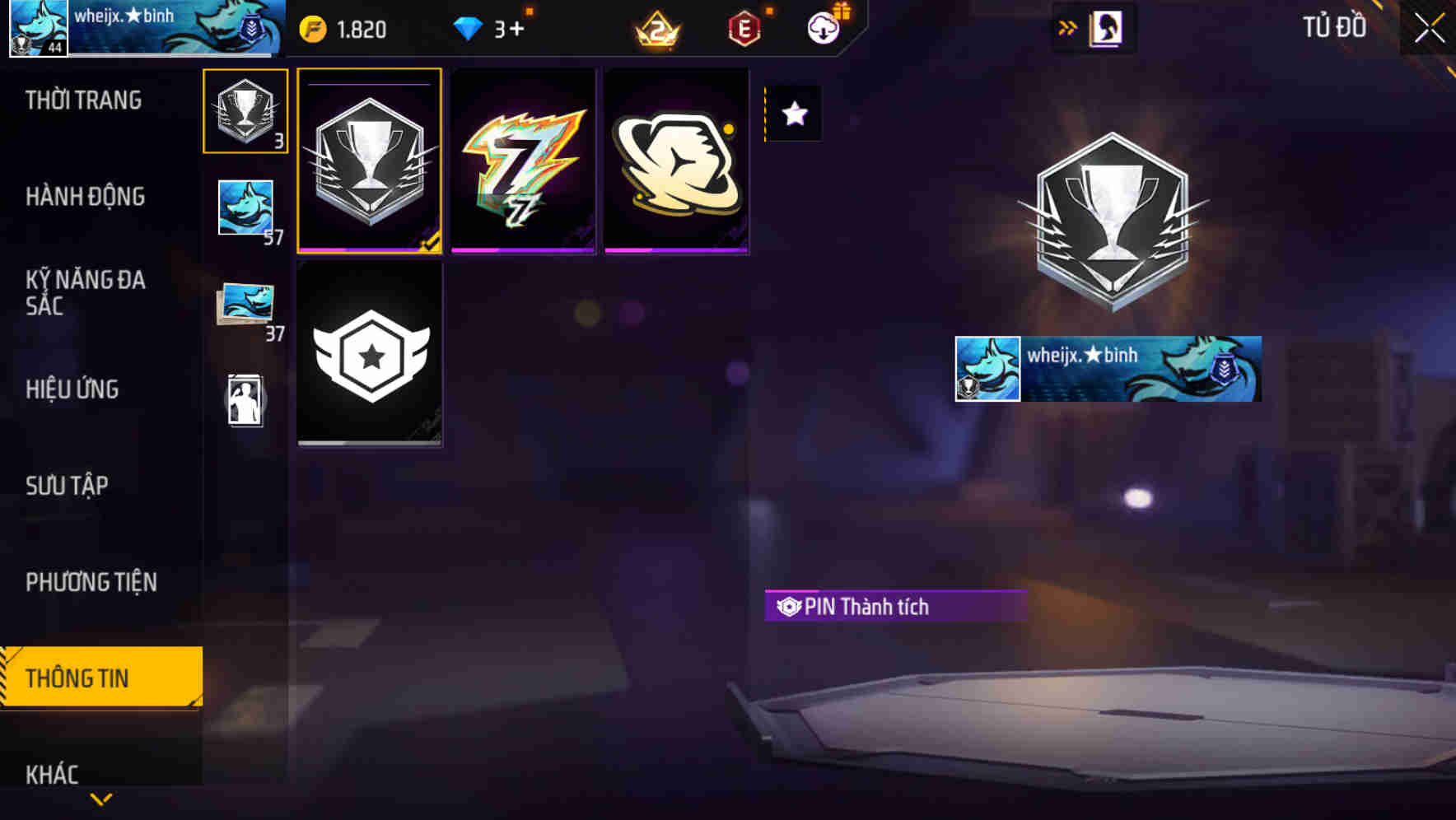
Task: Click the gold coin currency icon
Action: (311, 27)
